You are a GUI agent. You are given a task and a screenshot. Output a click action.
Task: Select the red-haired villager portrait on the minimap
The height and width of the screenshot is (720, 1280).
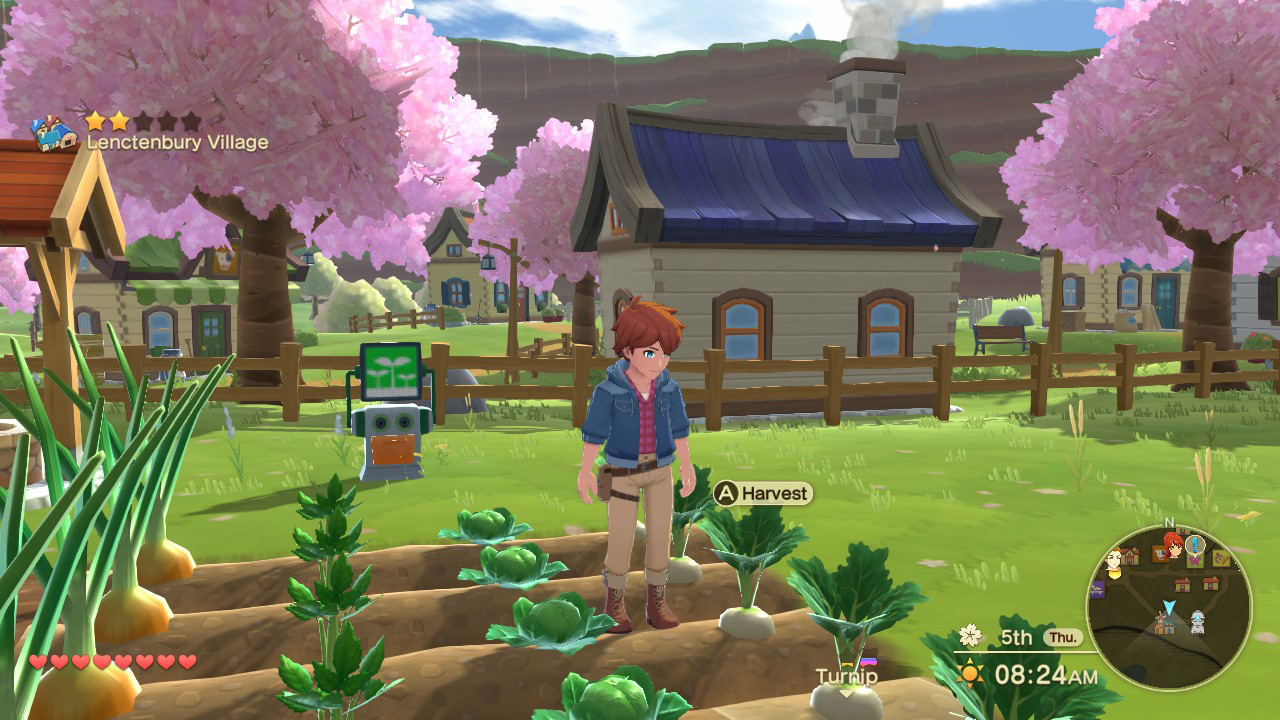pos(1172,547)
